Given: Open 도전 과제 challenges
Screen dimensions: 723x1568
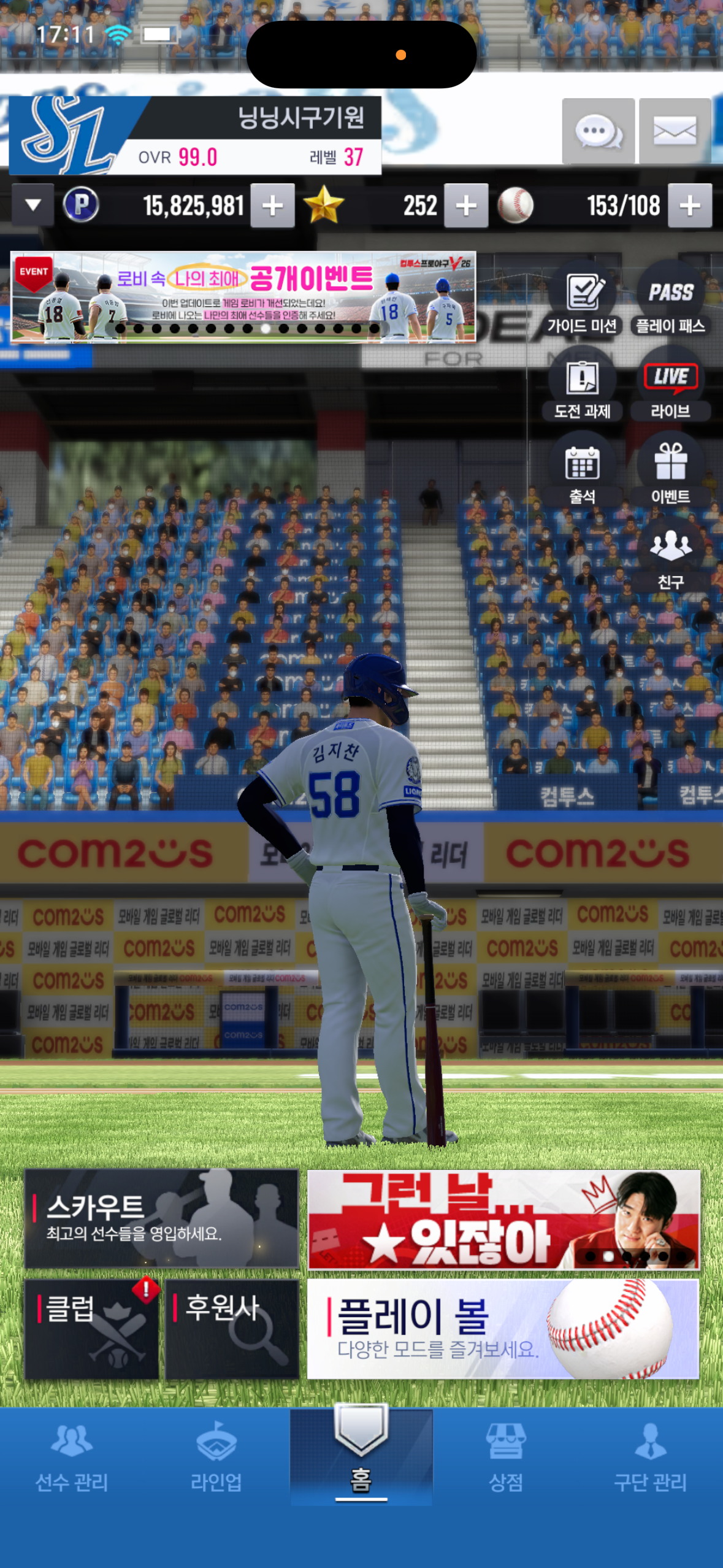Looking at the screenshot, I should coord(582,388).
